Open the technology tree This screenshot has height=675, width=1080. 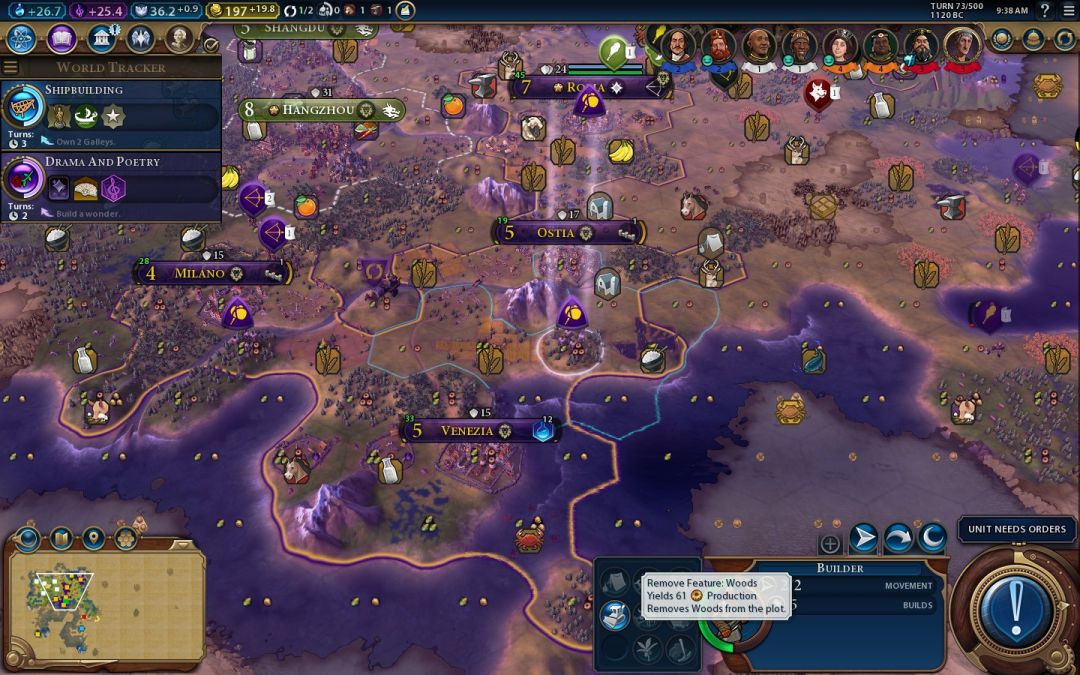(22, 39)
